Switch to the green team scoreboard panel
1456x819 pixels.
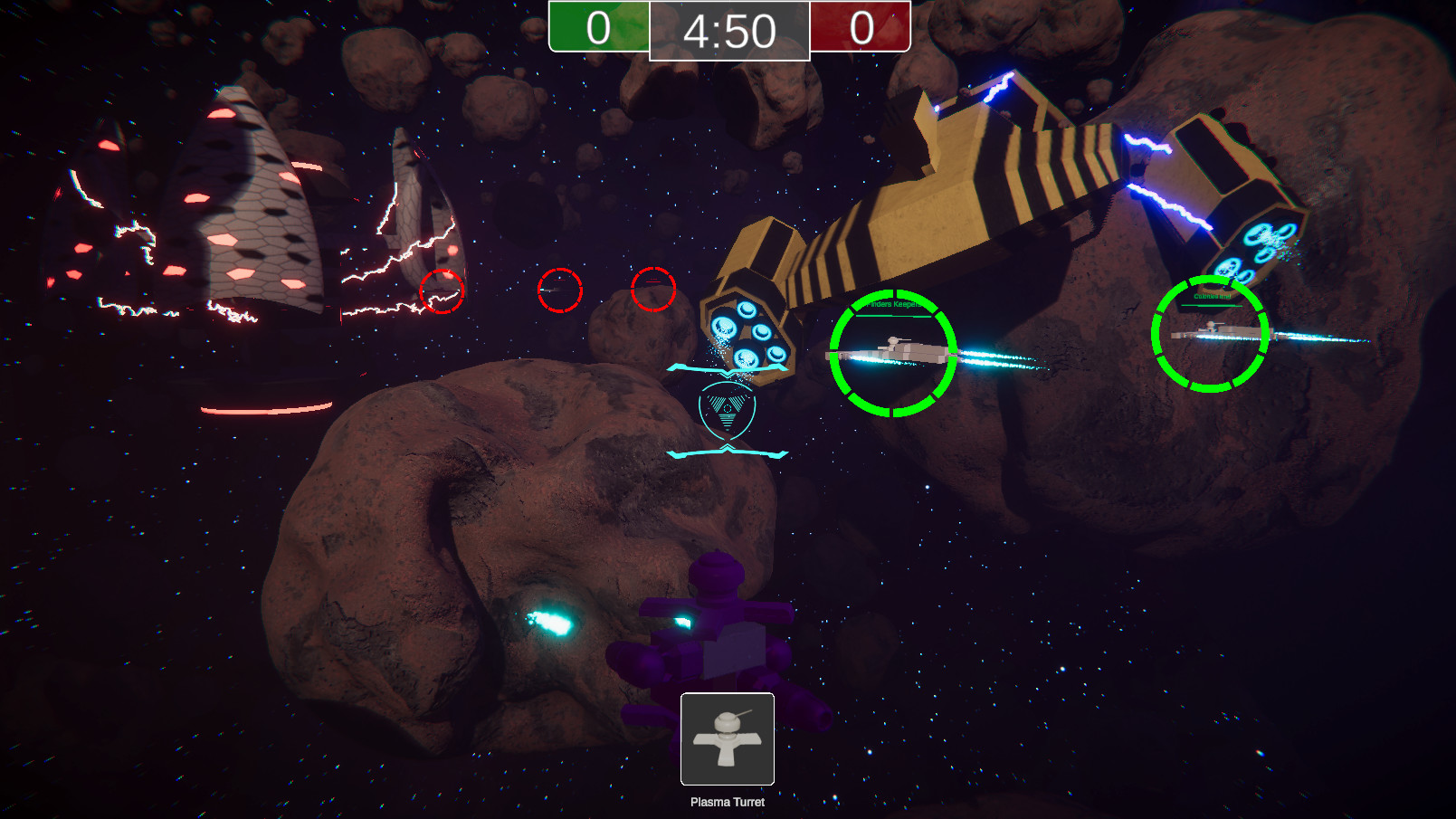[597, 27]
